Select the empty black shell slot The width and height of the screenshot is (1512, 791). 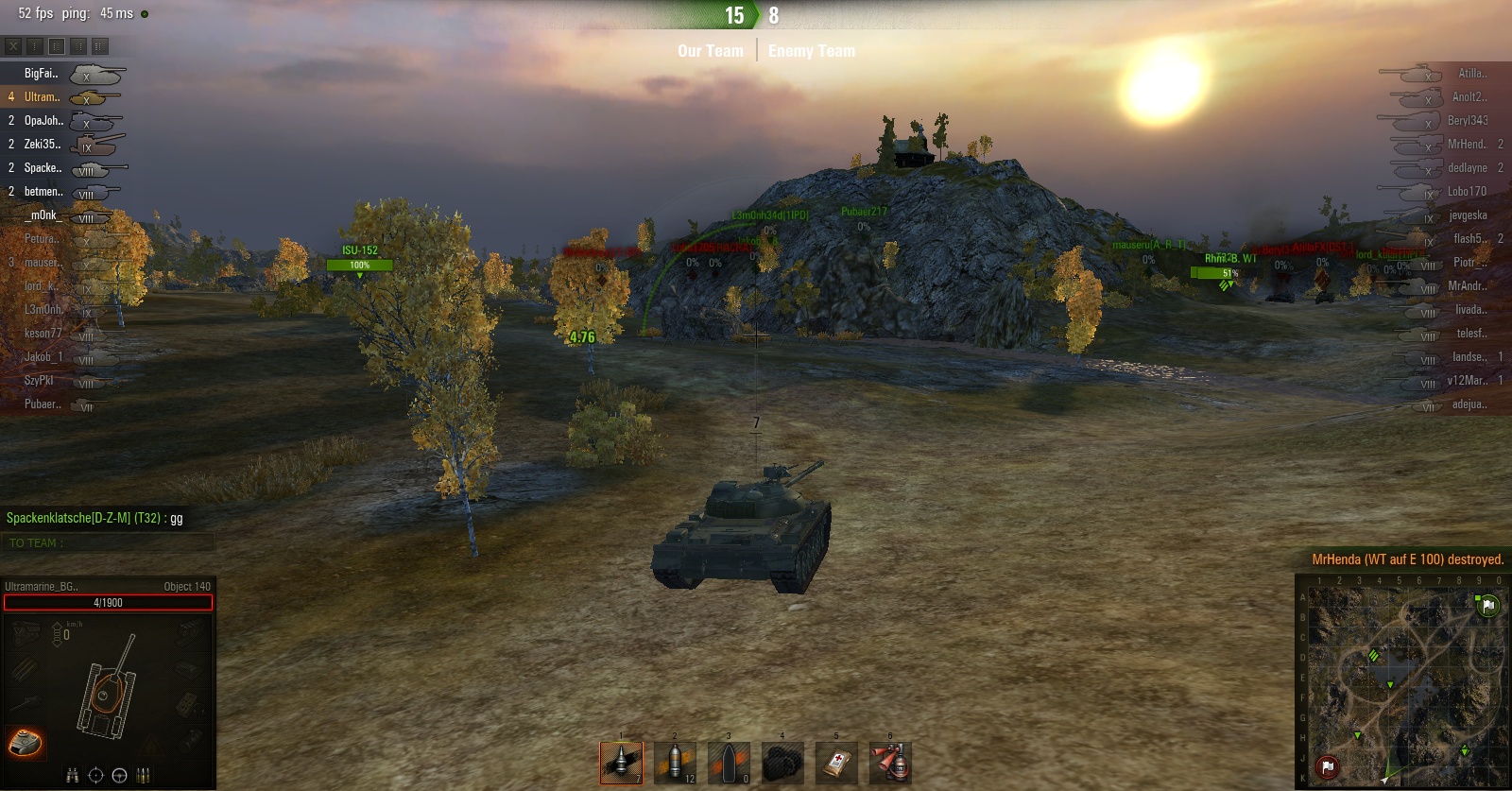(x=729, y=763)
